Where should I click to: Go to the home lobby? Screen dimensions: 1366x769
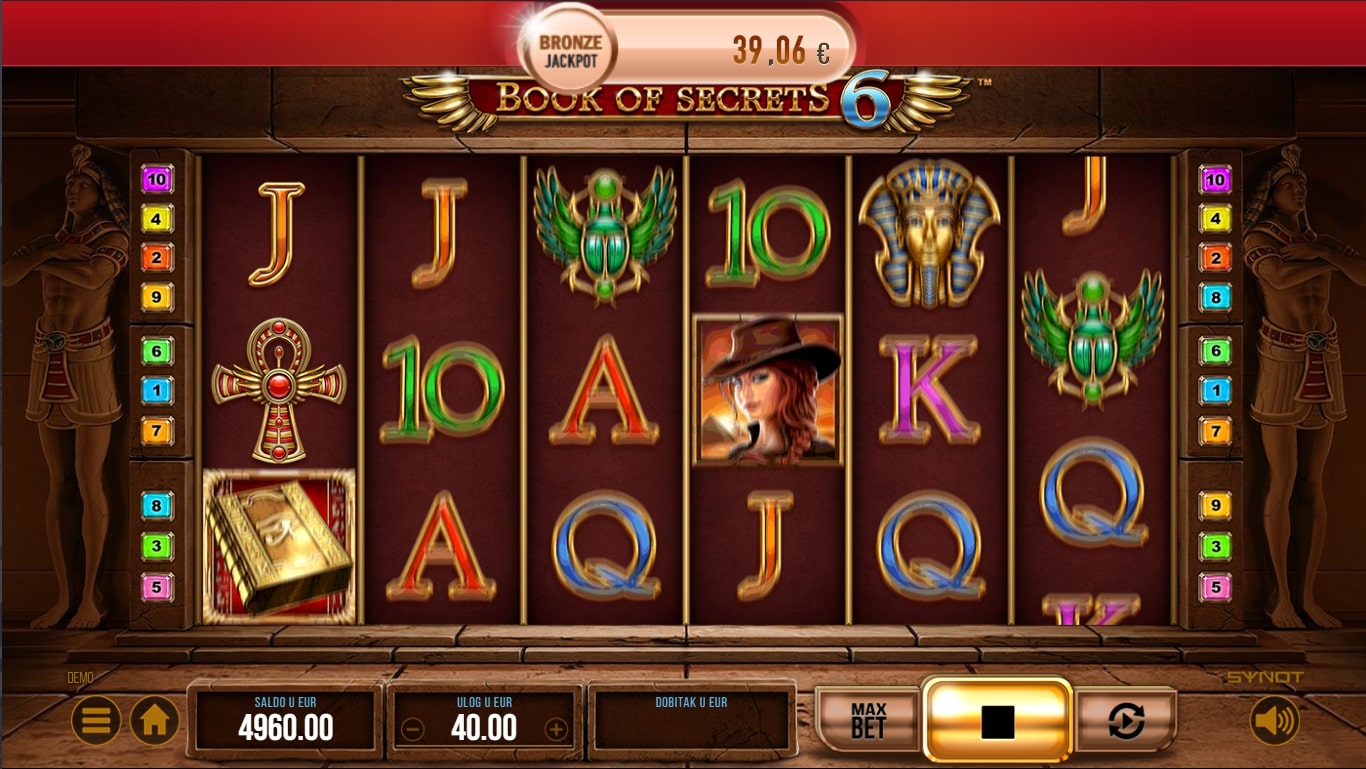(155, 720)
